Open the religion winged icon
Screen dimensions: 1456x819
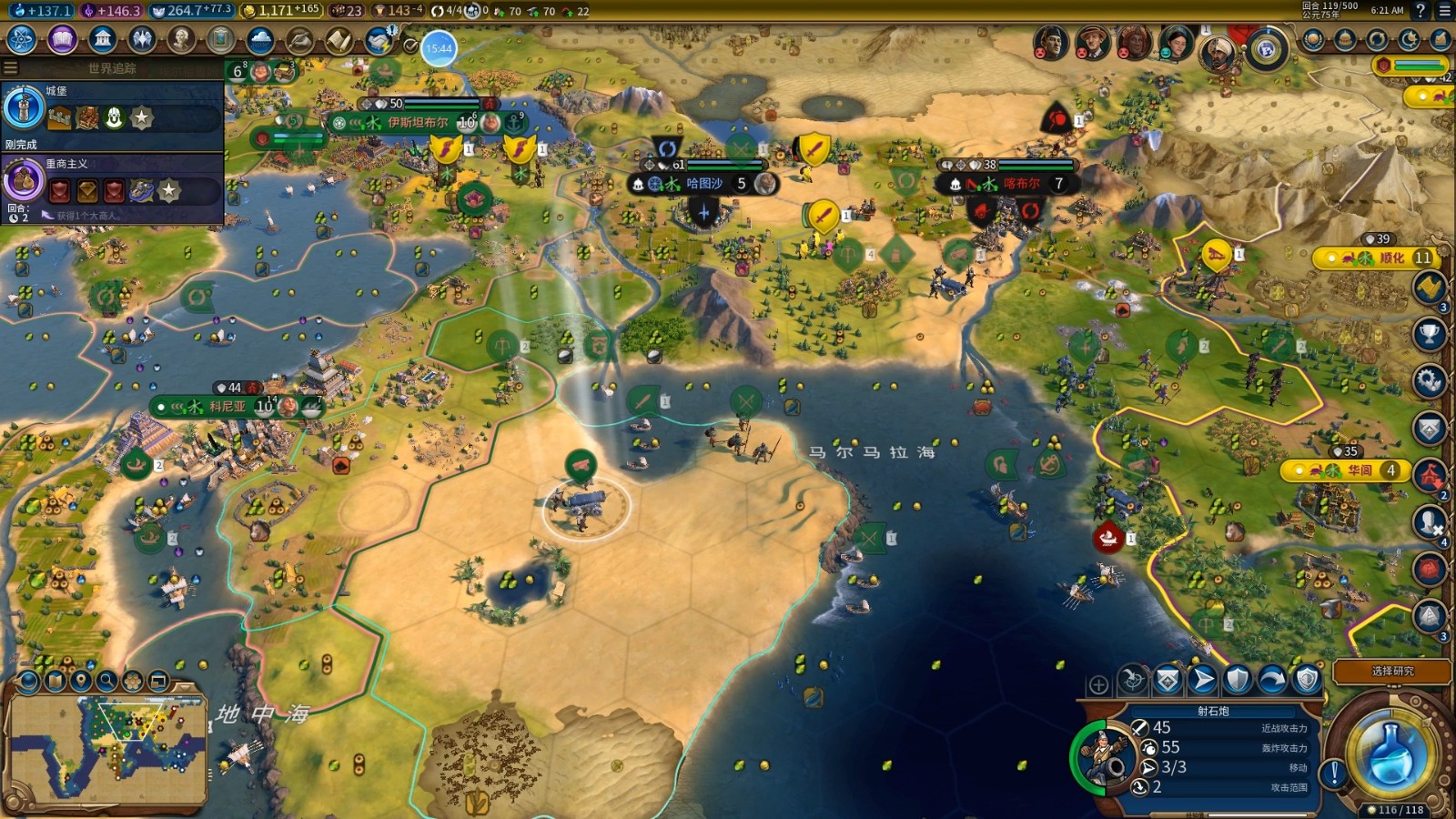[x=142, y=39]
